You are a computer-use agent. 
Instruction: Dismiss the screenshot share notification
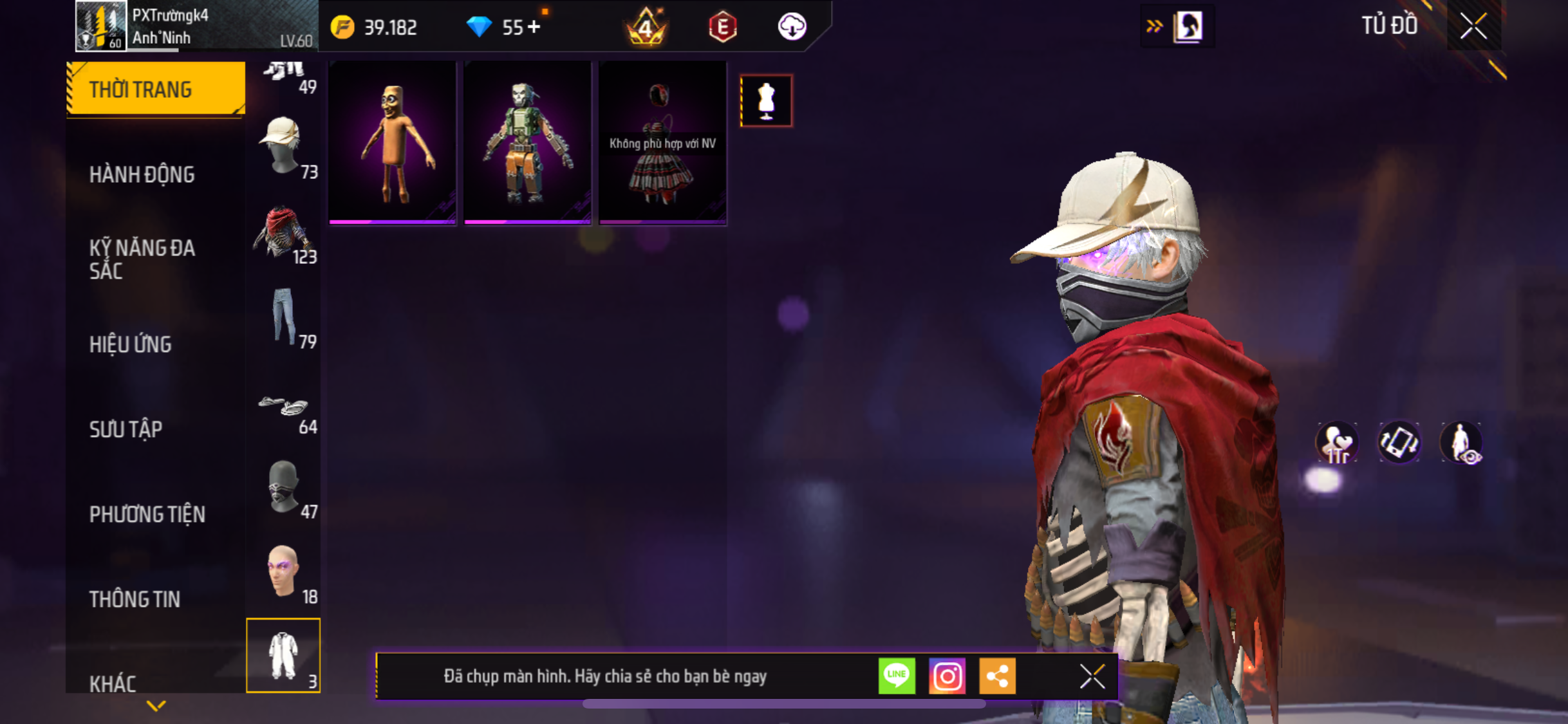click(1092, 676)
